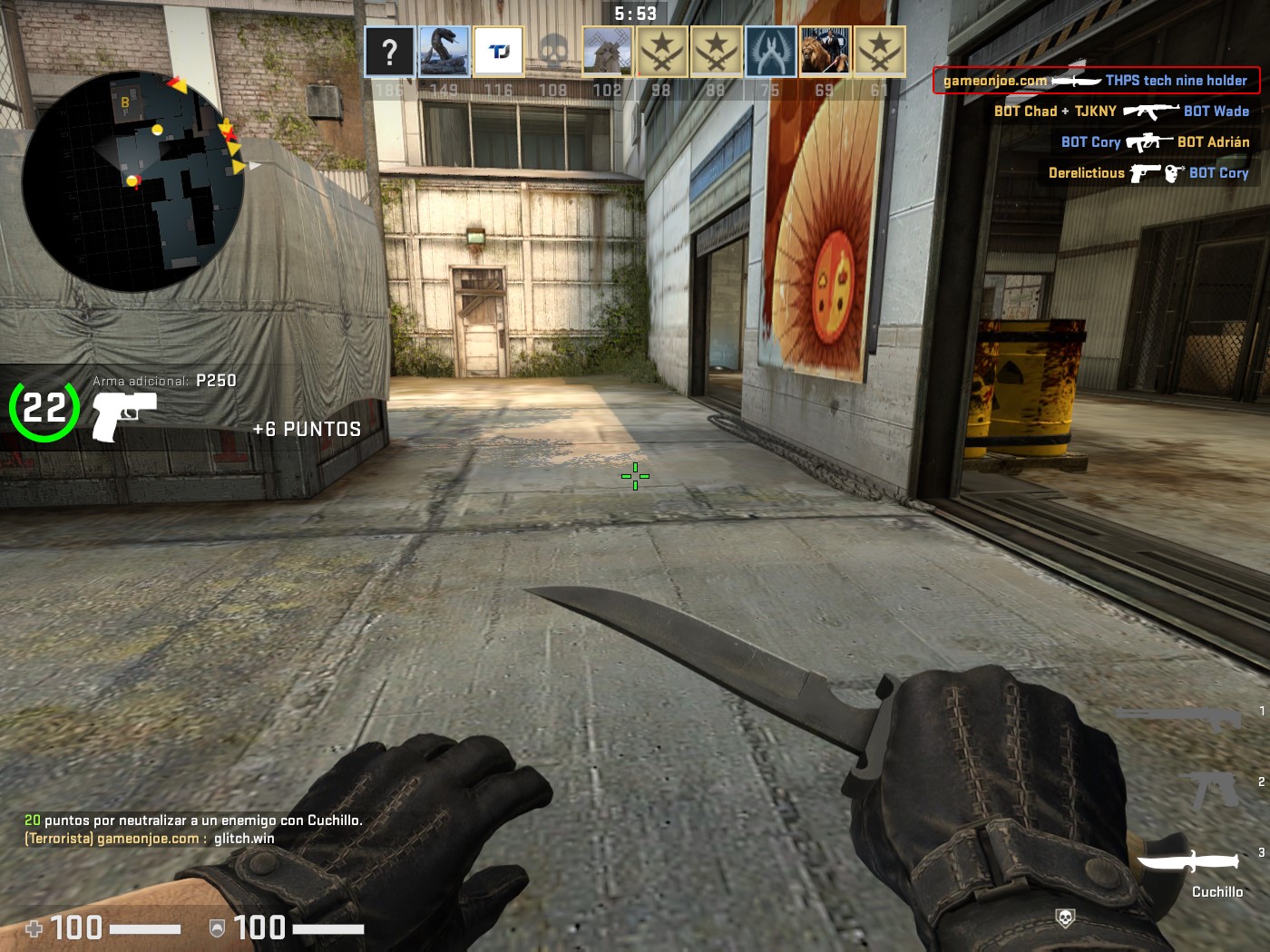Click the P250 bonus weapon icon
This screenshot has height=952, width=1270.
pos(123,414)
